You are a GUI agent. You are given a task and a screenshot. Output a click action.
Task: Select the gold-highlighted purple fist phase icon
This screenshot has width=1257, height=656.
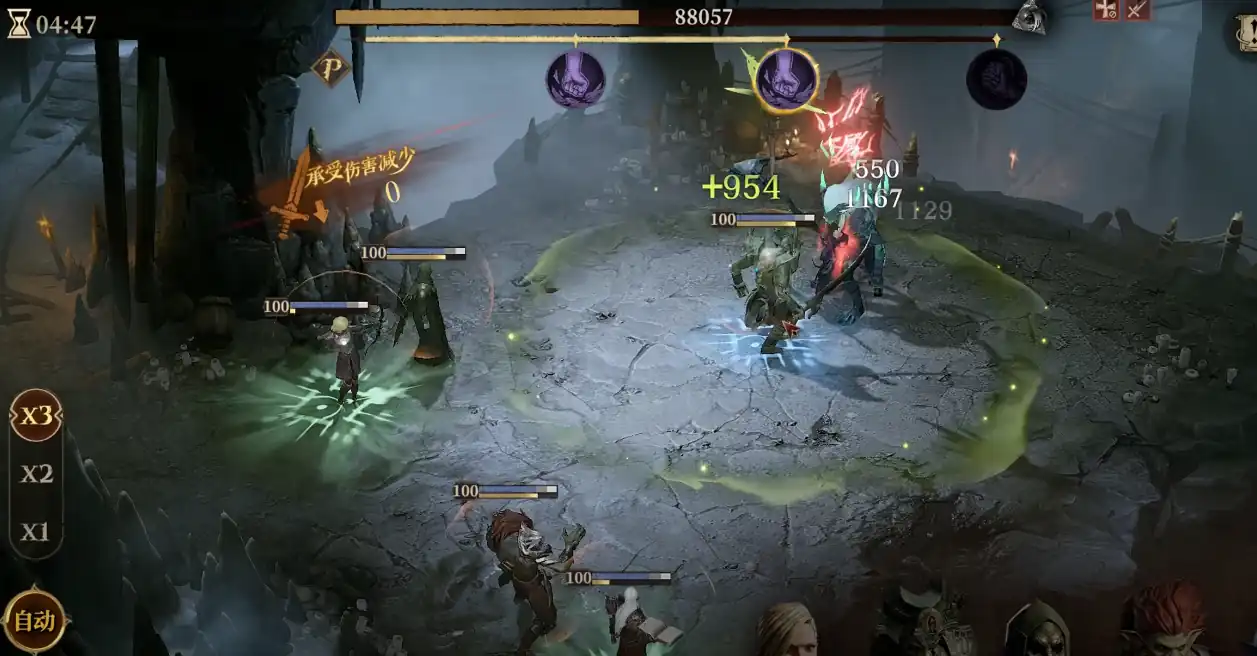(x=786, y=78)
